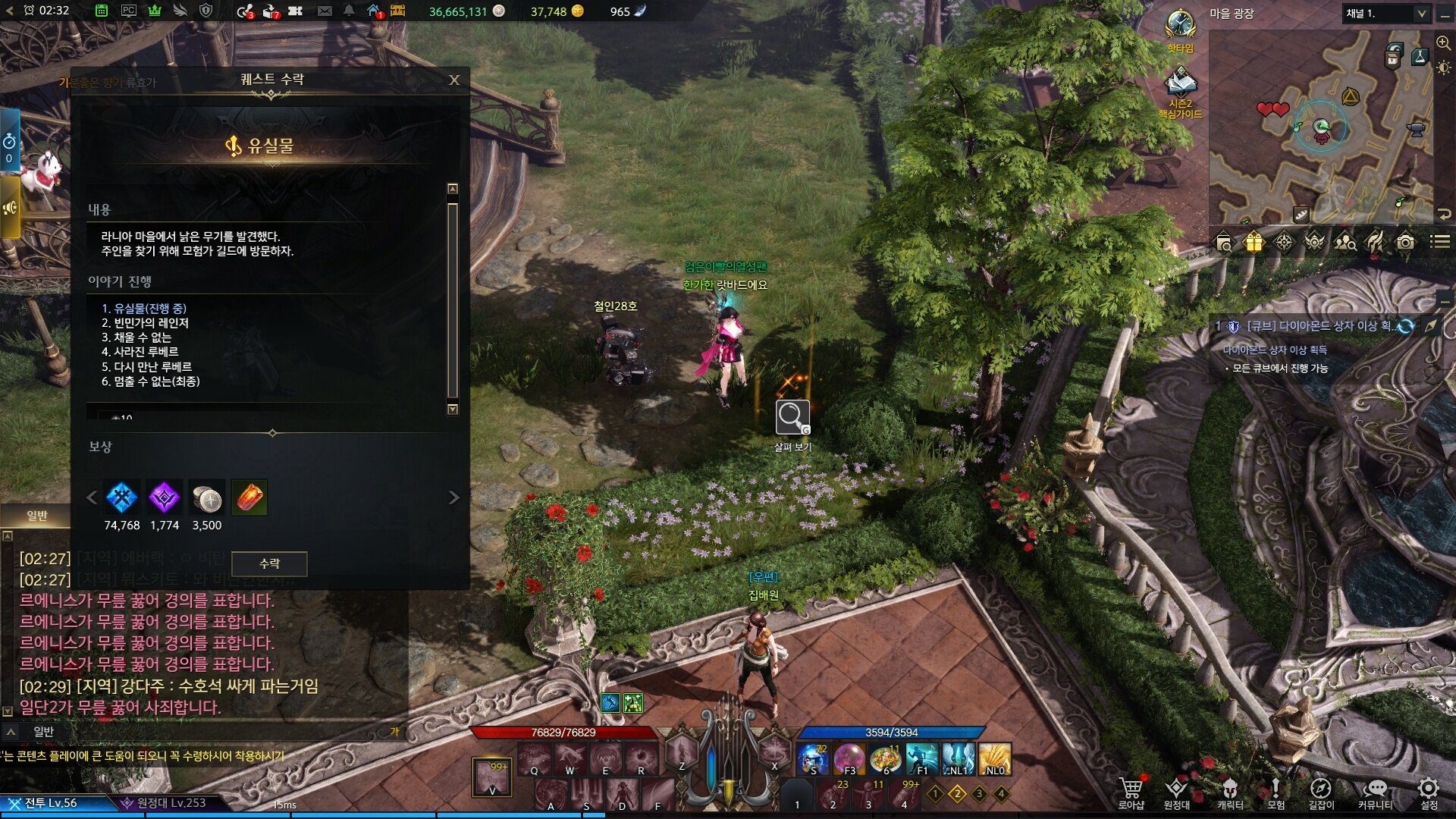Close the quest acceptance window
Screen dimensions: 1456x819
(454, 80)
